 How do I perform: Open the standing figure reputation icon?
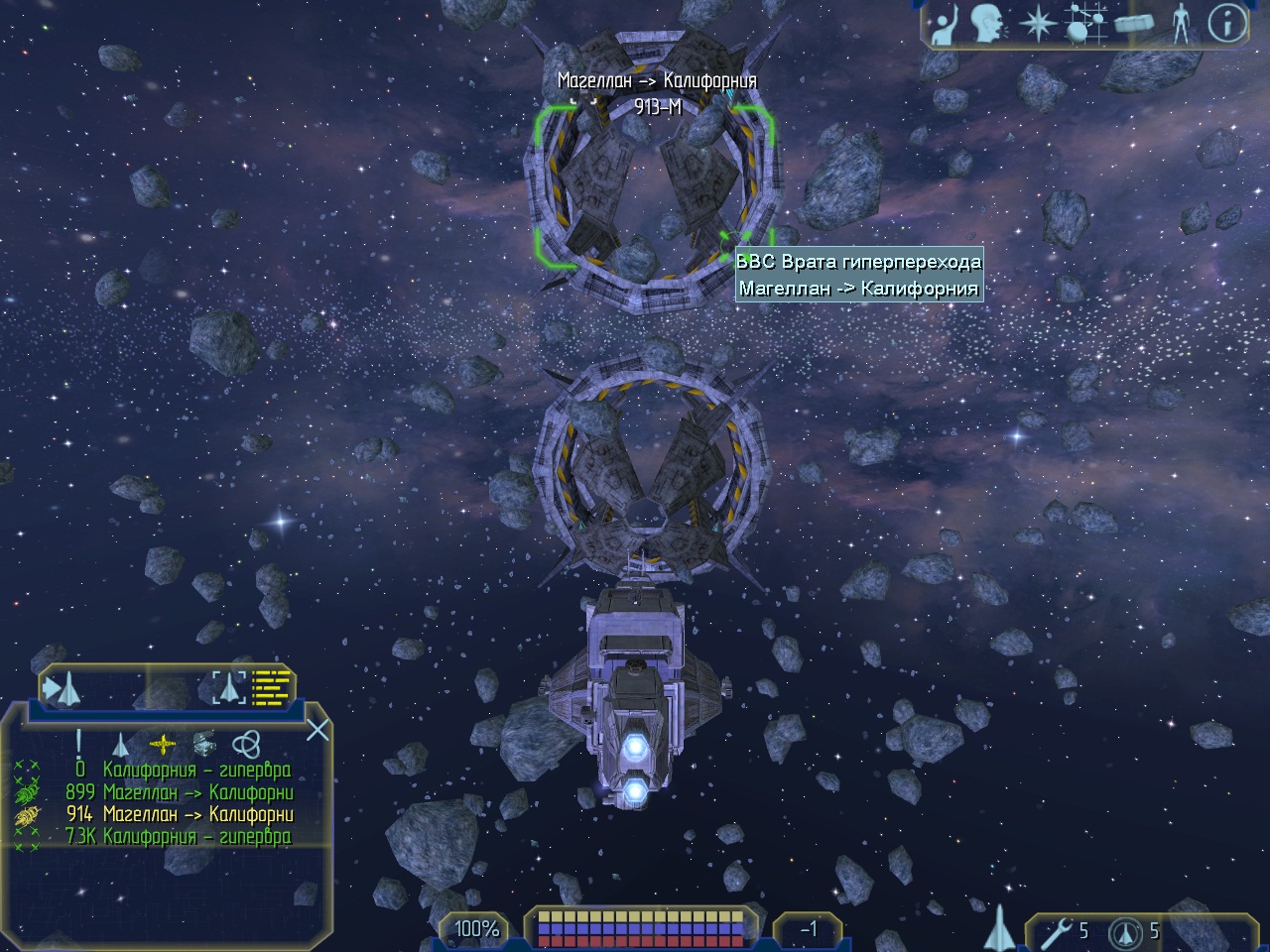[1180, 25]
